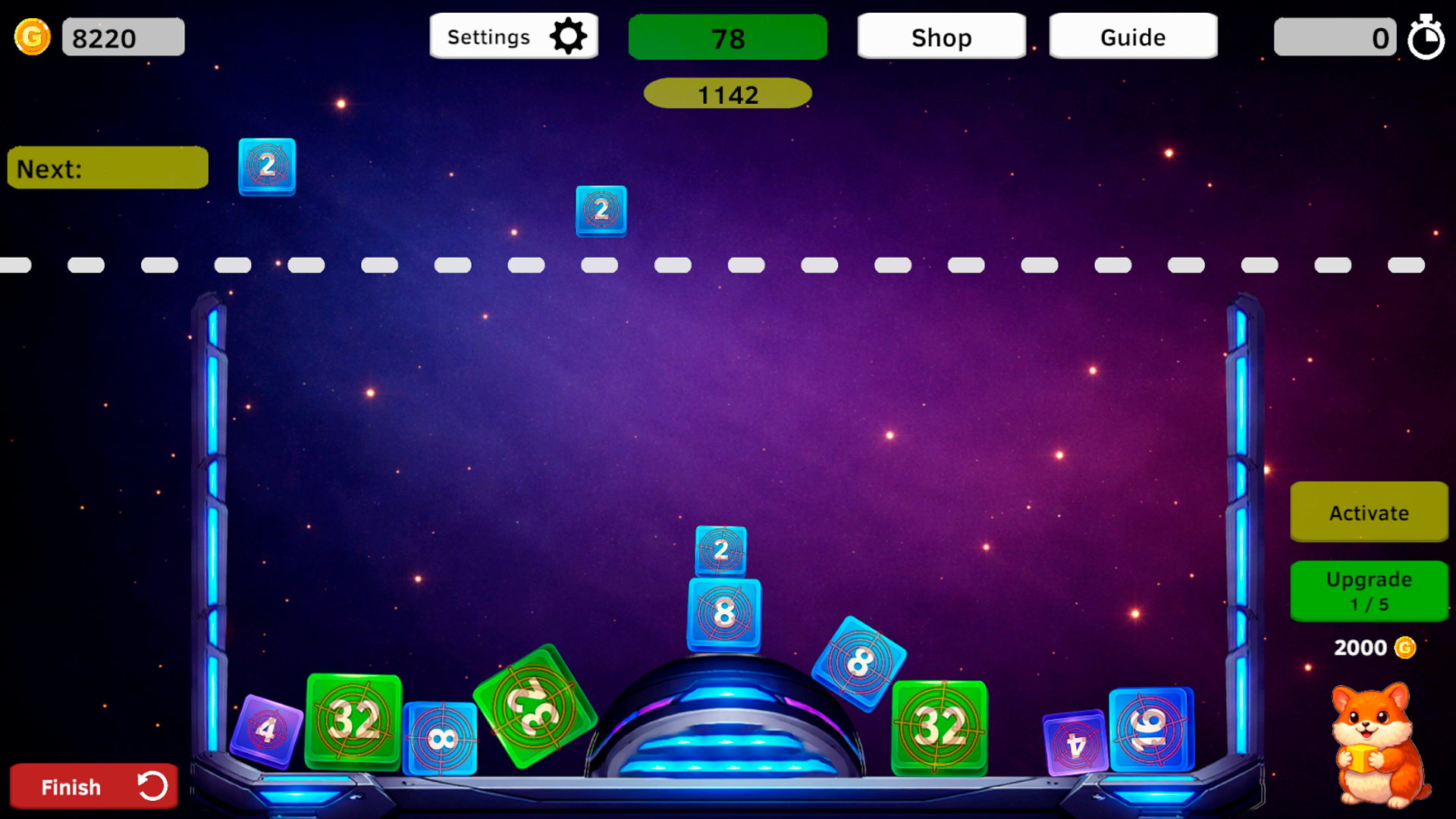Image resolution: width=1456 pixels, height=819 pixels.
Task: Click the gold coin icon
Action: (31, 36)
